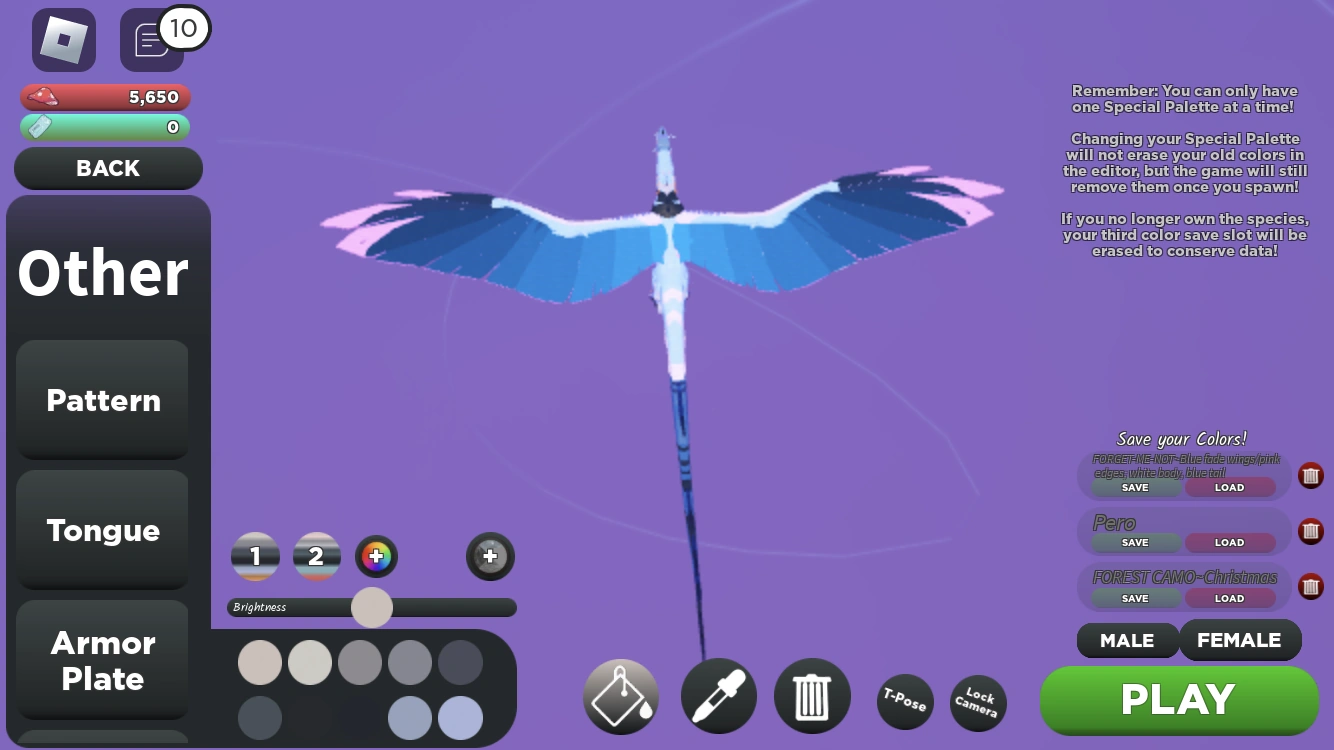The image size is (1334, 750).
Task: Load the FORGET-ME-NOT saved colors
Action: [x=1230, y=487]
